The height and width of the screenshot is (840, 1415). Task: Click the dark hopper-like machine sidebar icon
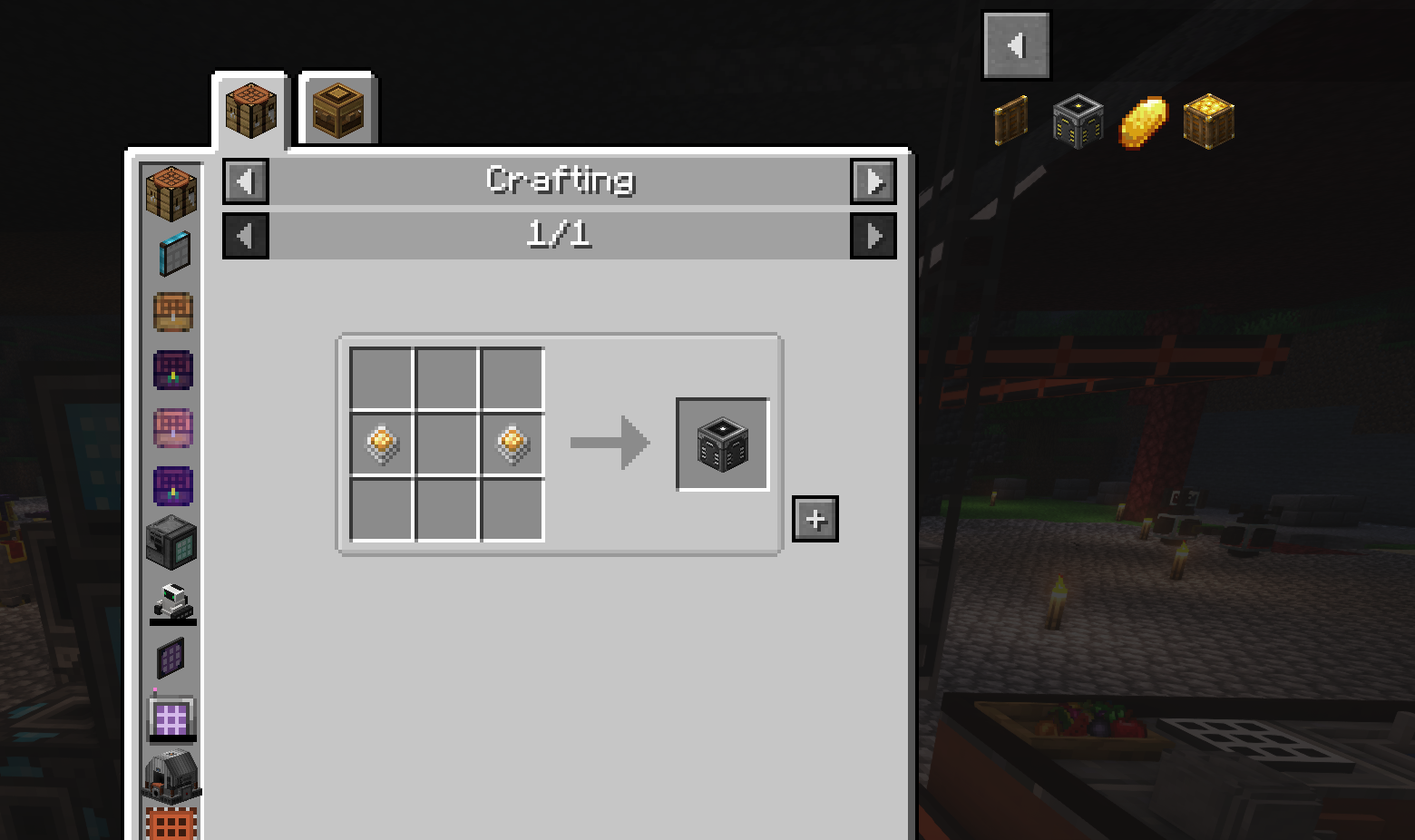[x=172, y=776]
